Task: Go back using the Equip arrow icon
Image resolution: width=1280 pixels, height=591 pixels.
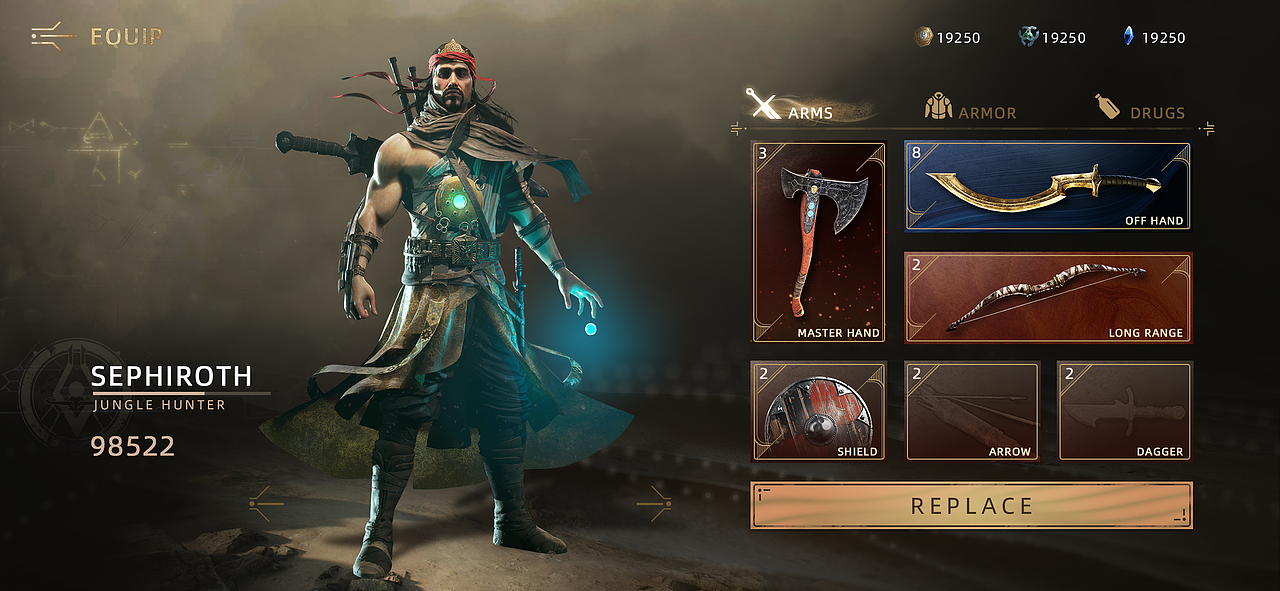Action: [52, 37]
